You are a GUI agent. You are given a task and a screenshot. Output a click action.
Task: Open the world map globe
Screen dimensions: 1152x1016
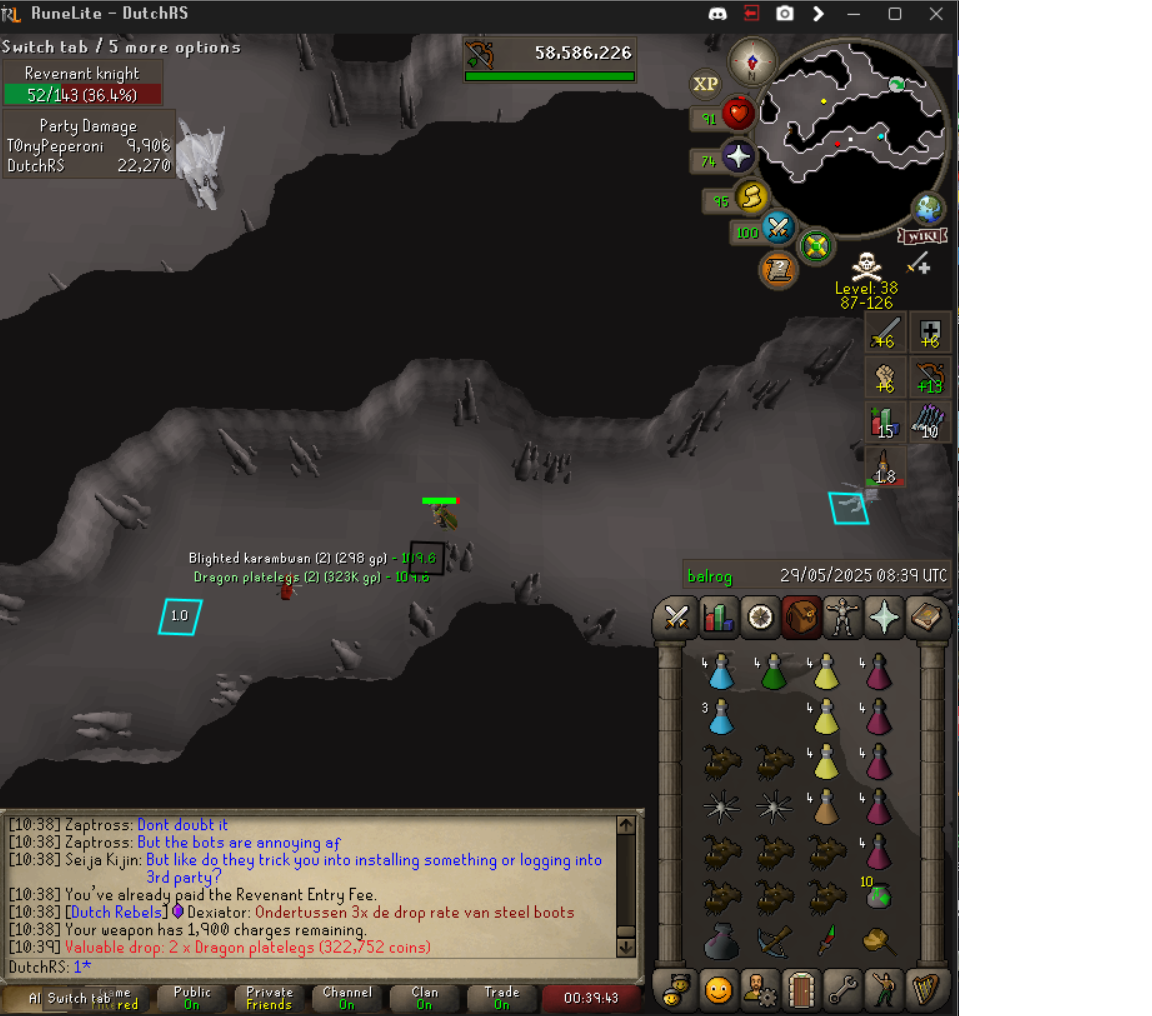pyautogui.click(x=929, y=209)
